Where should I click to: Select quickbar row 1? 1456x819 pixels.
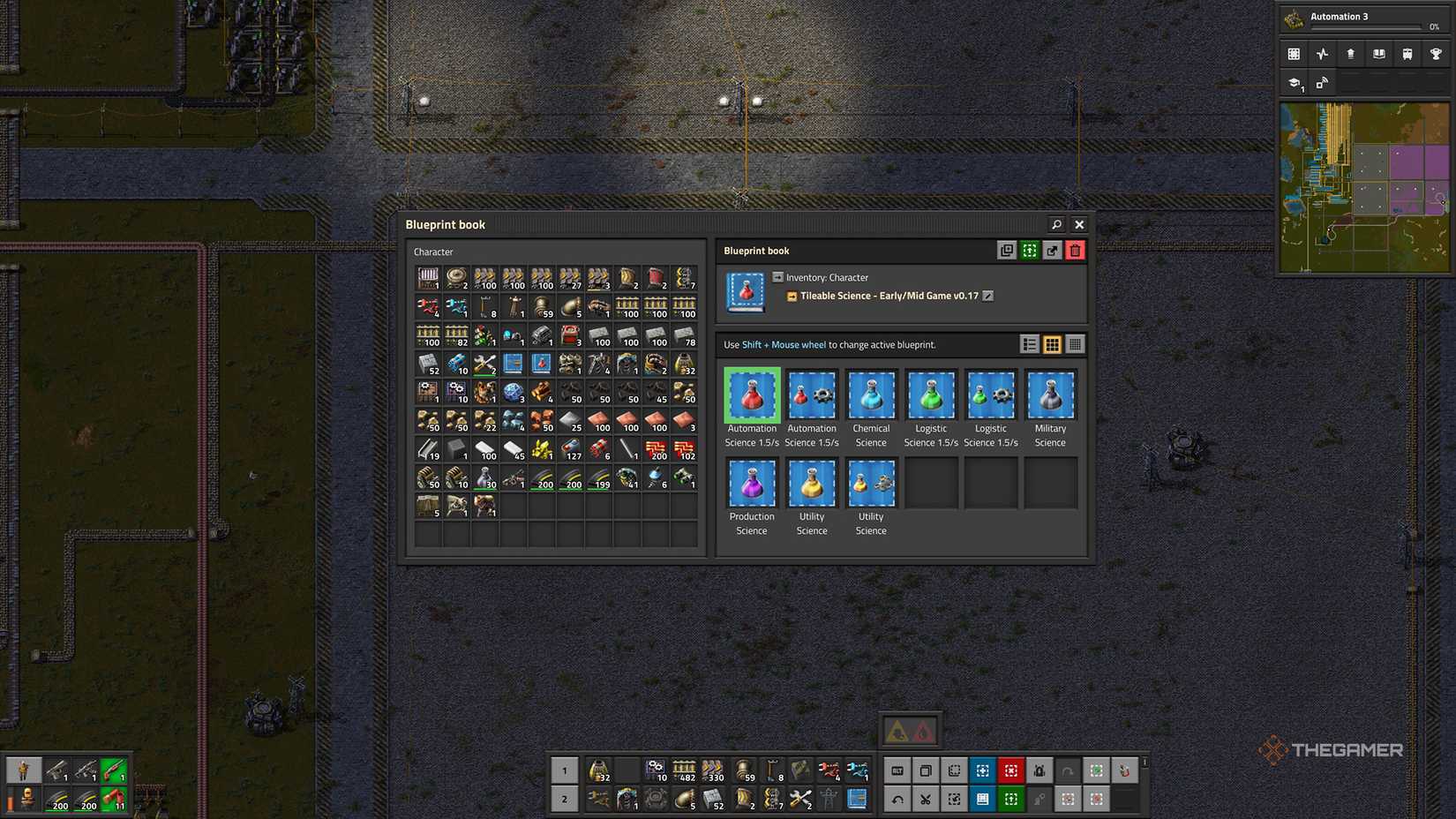(564, 770)
